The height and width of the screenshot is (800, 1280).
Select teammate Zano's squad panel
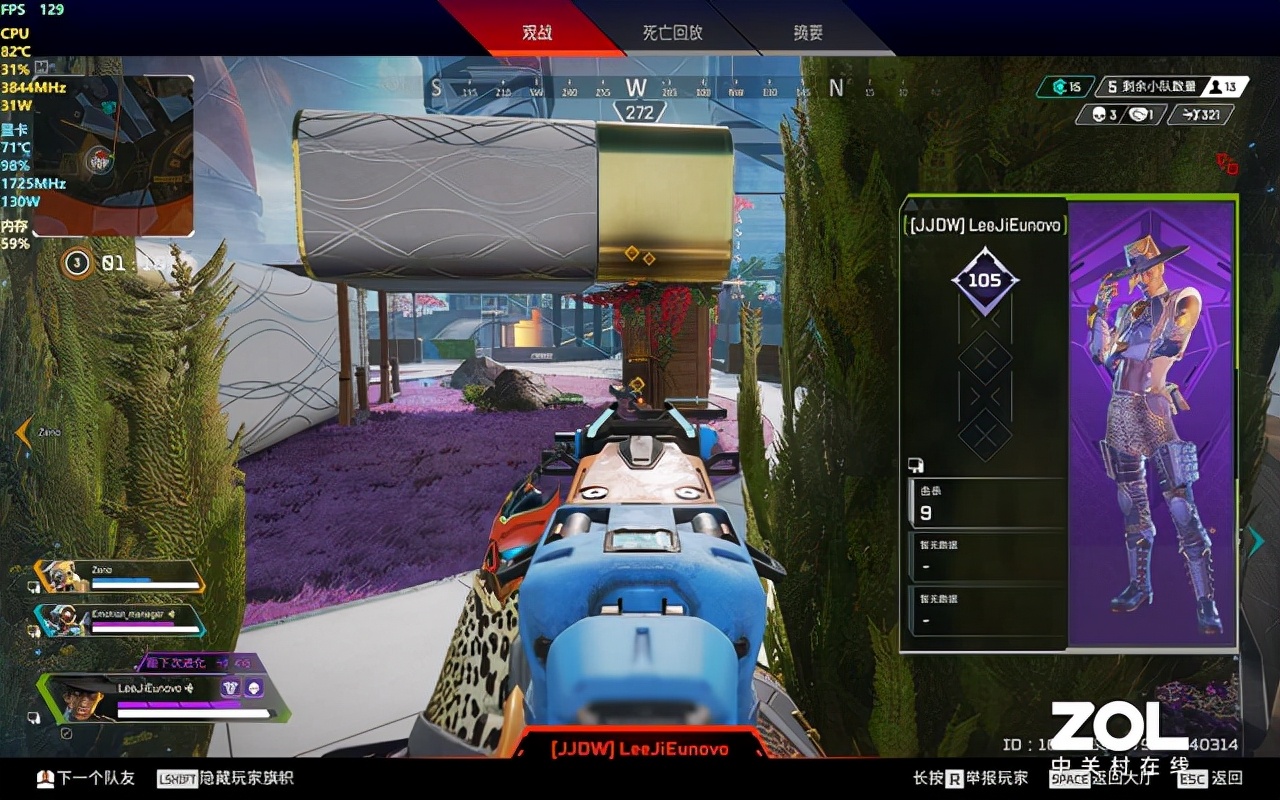pyautogui.click(x=120, y=576)
